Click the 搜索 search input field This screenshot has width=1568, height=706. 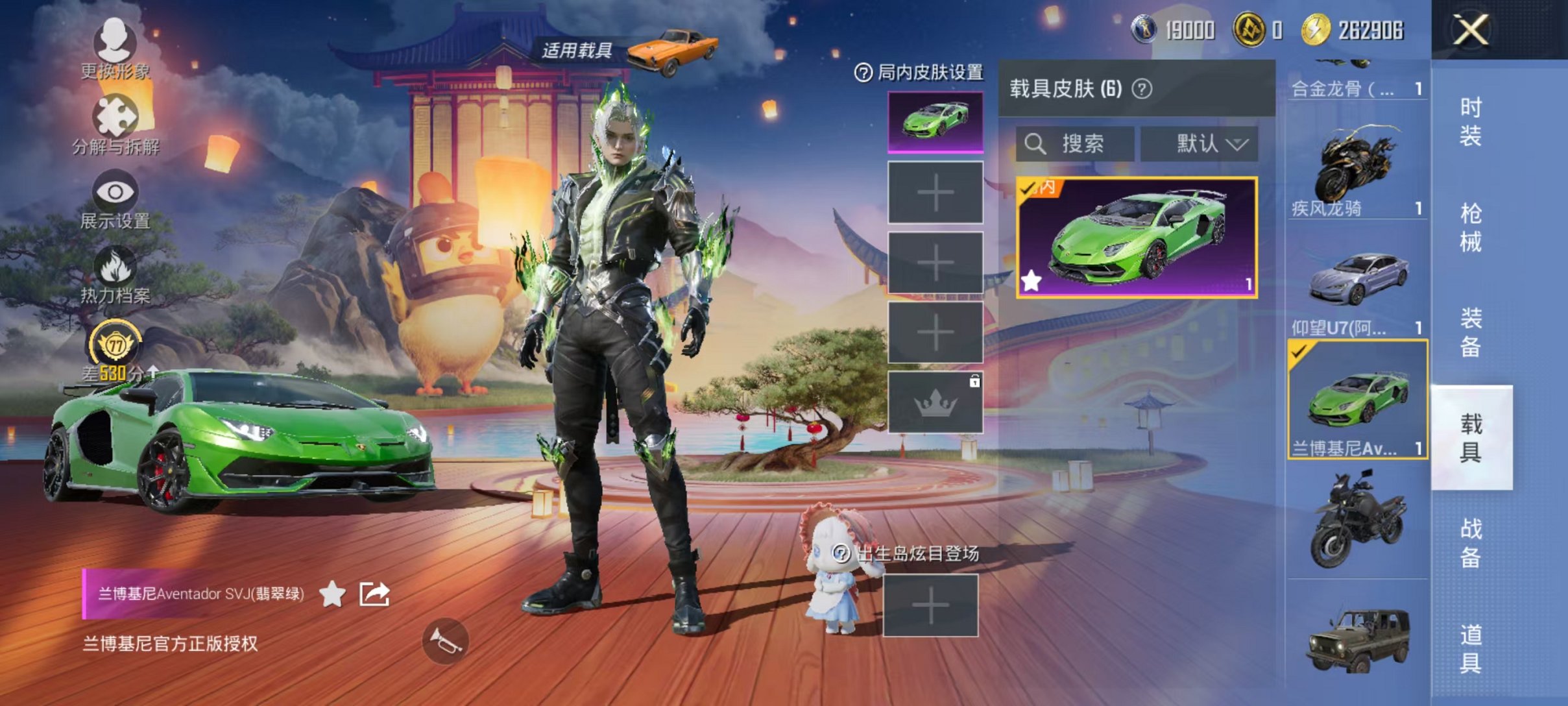pos(1083,143)
